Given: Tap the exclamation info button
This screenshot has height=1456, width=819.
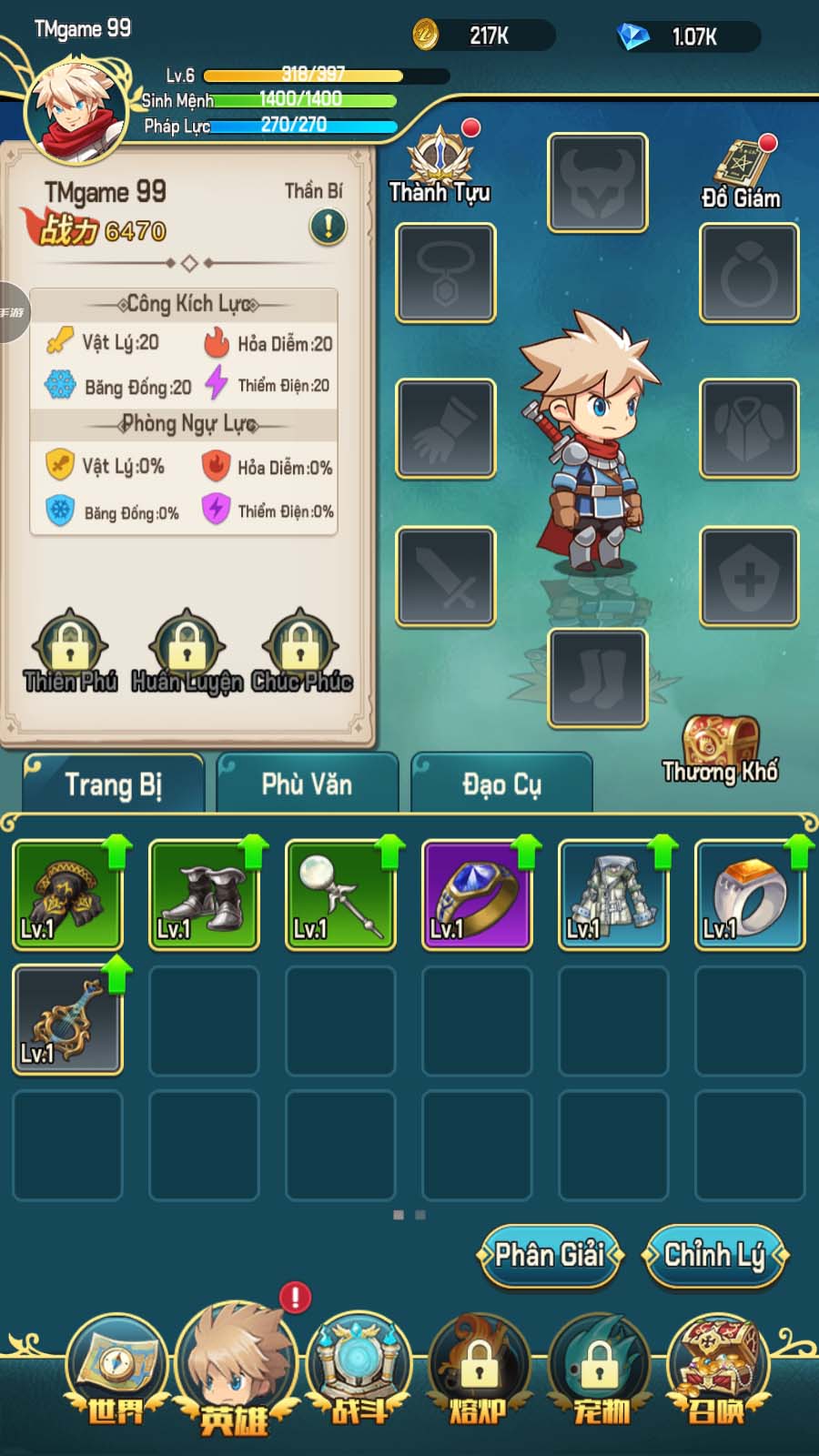Looking at the screenshot, I should 328,226.
